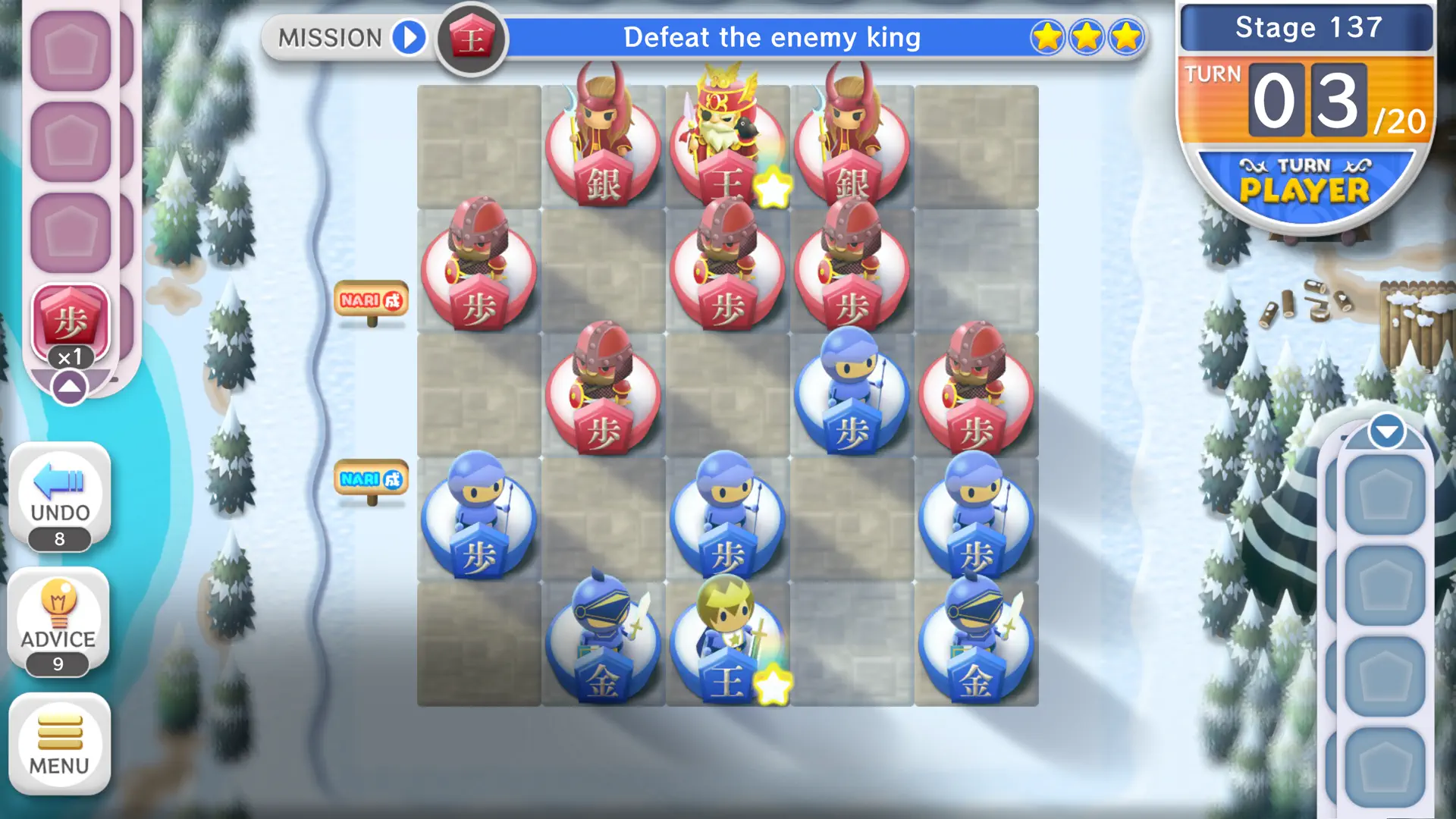Click the blue NARI promotion sign
This screenshot has width=1456, height=819.
[x=371, y=478]
